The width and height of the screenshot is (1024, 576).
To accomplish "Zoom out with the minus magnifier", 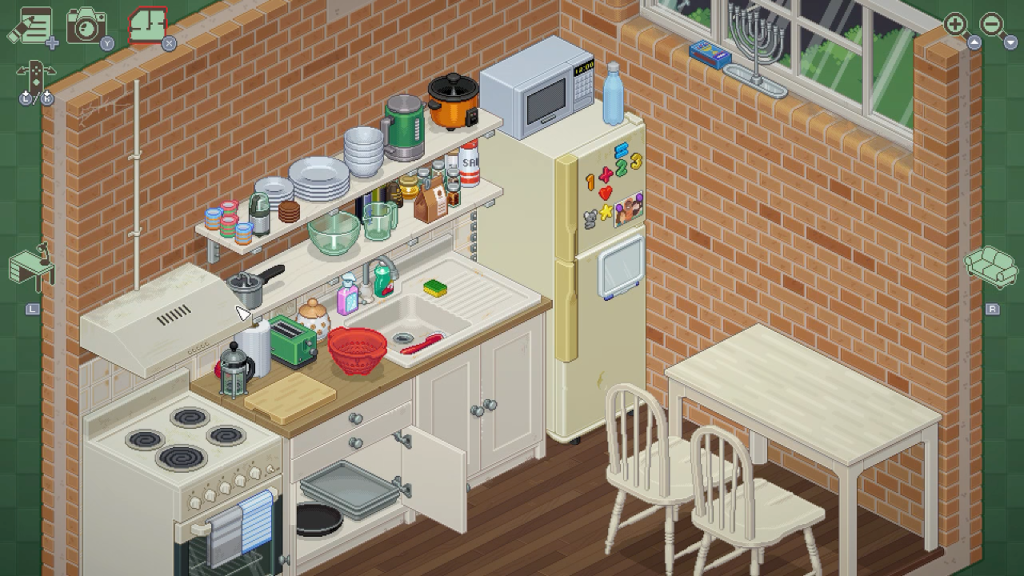I will (x=993, y=24).
